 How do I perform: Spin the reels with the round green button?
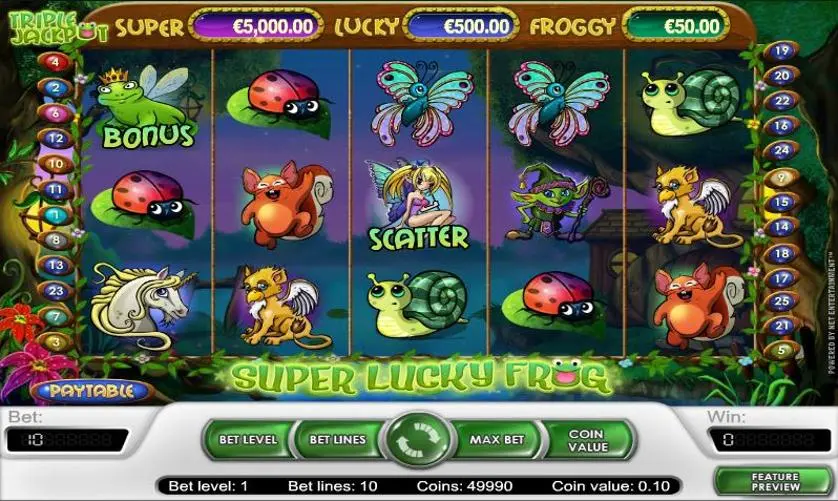(x=419, y=440)
